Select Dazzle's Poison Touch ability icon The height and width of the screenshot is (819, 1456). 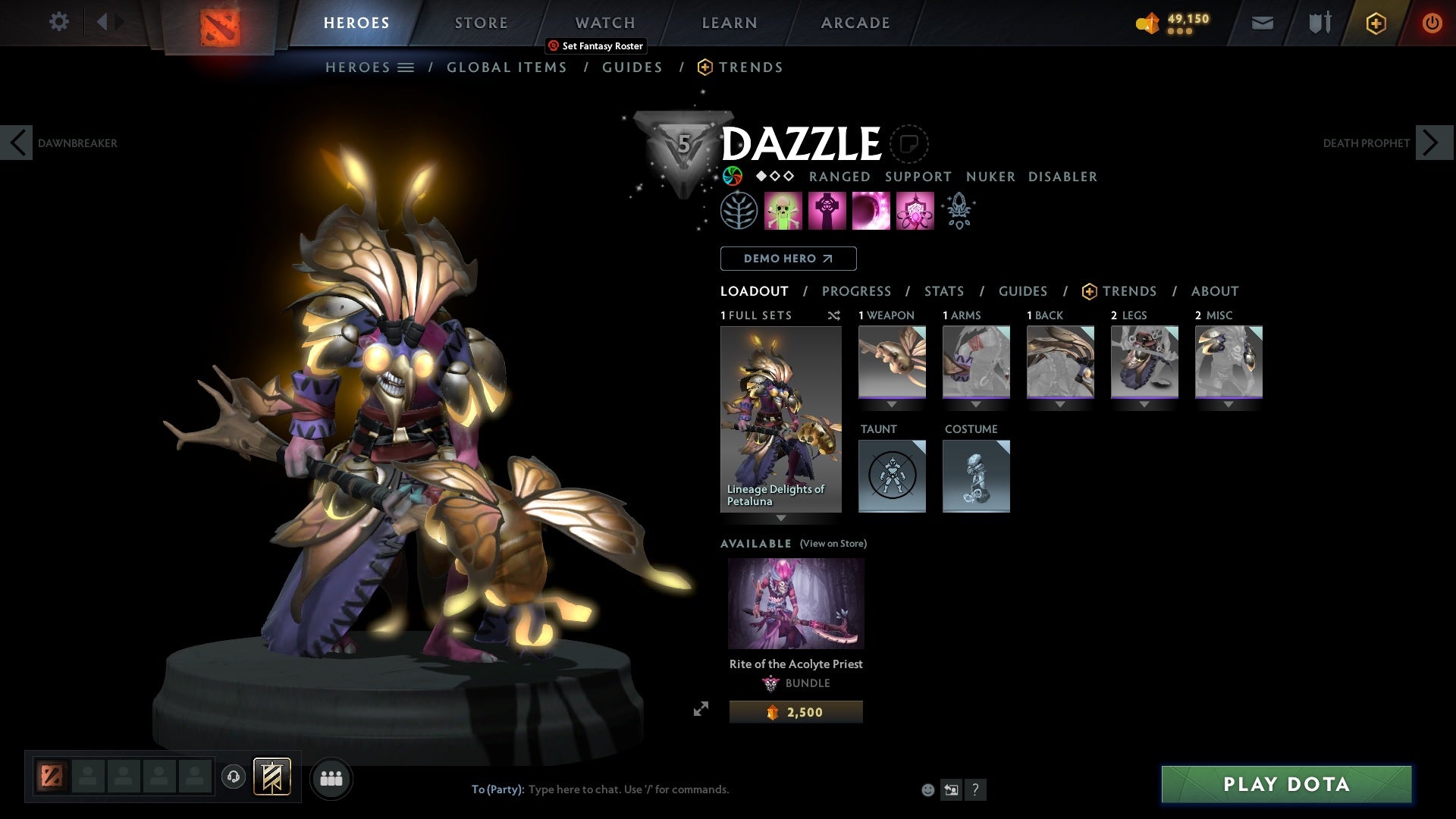coord(783,210)
